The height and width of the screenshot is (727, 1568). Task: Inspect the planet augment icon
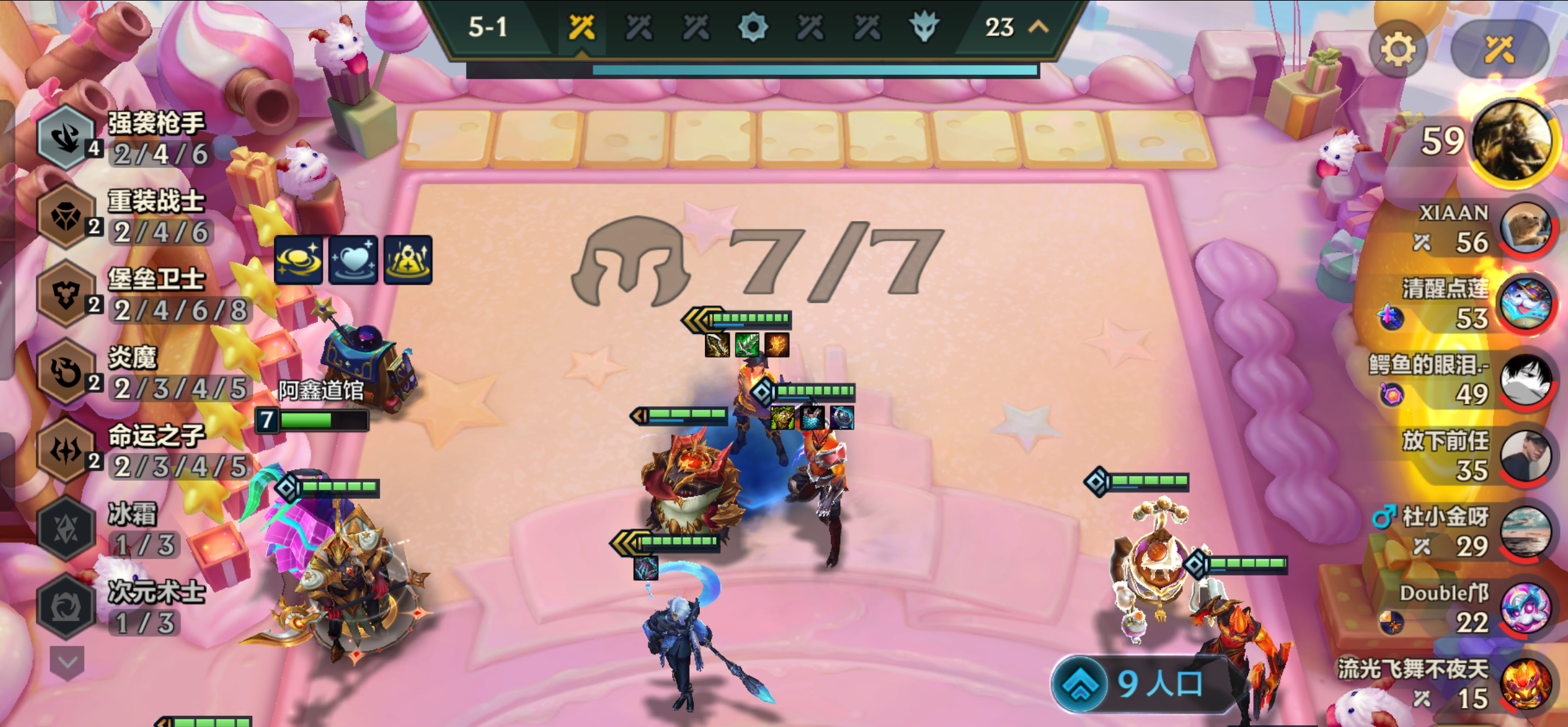[299, 260]
